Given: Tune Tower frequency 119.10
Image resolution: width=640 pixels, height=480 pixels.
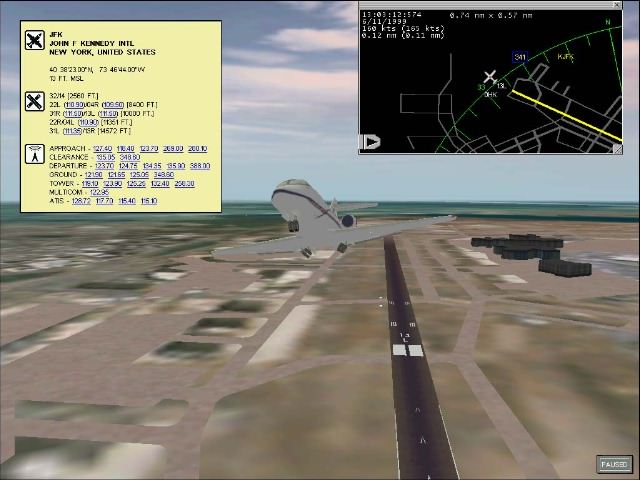Looking at the screenshot, I should click(90, 184).
